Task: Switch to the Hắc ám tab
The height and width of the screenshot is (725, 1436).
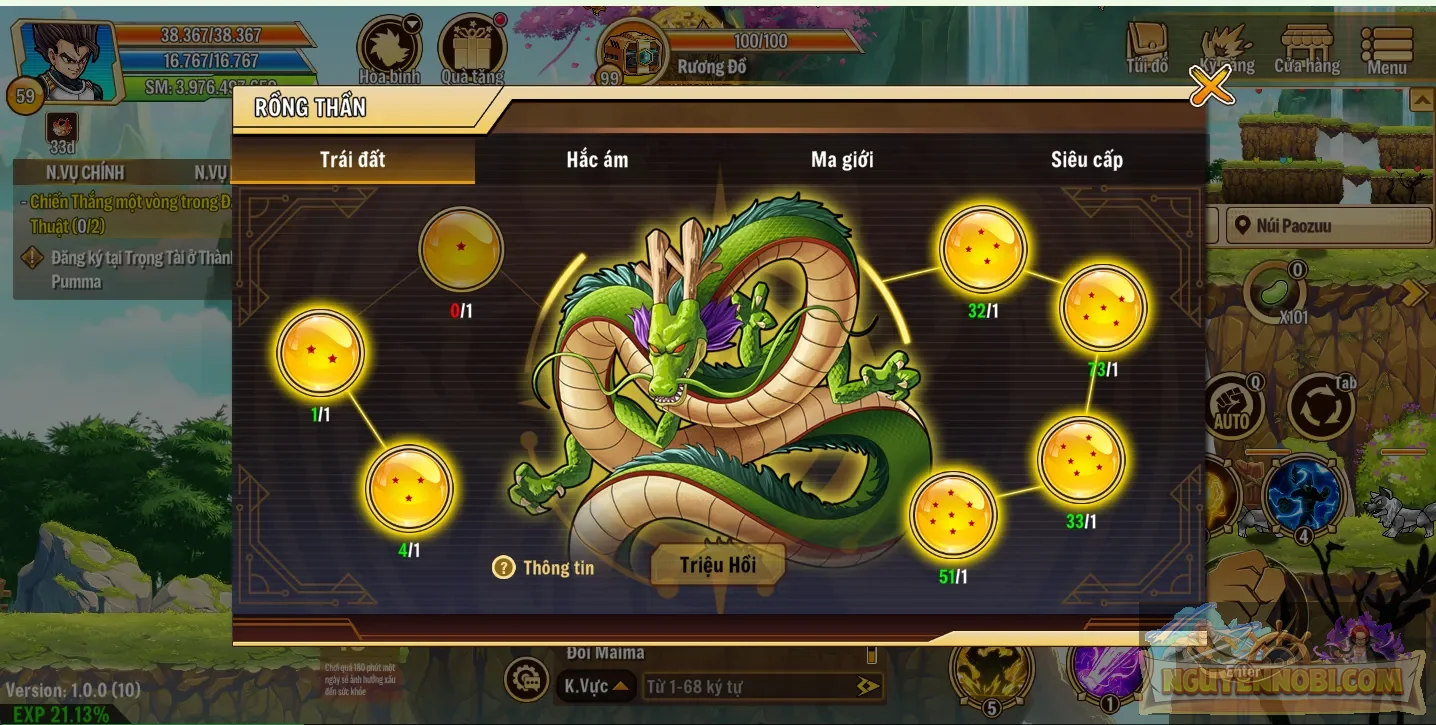Action: [x=595, y=159]
